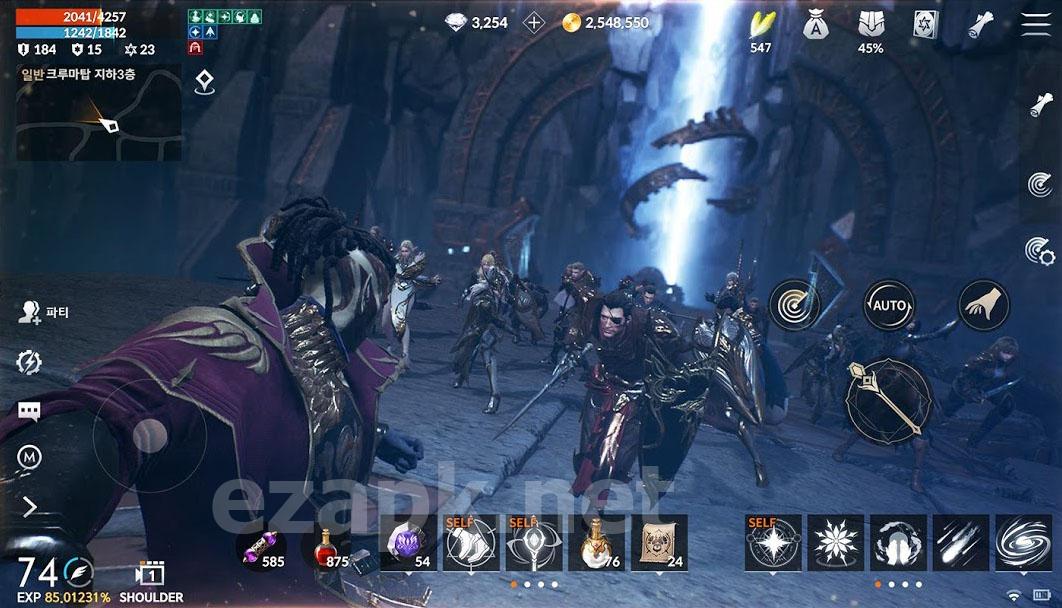The image size is (1062, 608).
Task: Expand the left-side arrow panel
Action: [29, 507]
